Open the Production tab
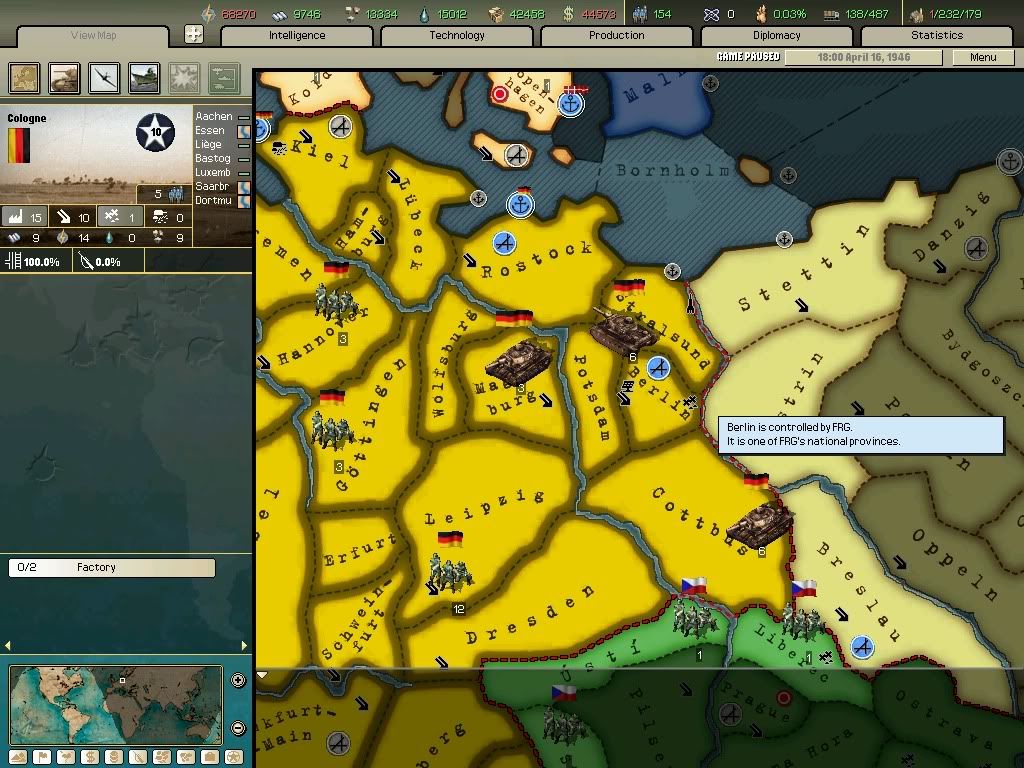Image resolution: width=1024 pixels, height=768 pixels. pyautogui.click(x=617, y=35)
